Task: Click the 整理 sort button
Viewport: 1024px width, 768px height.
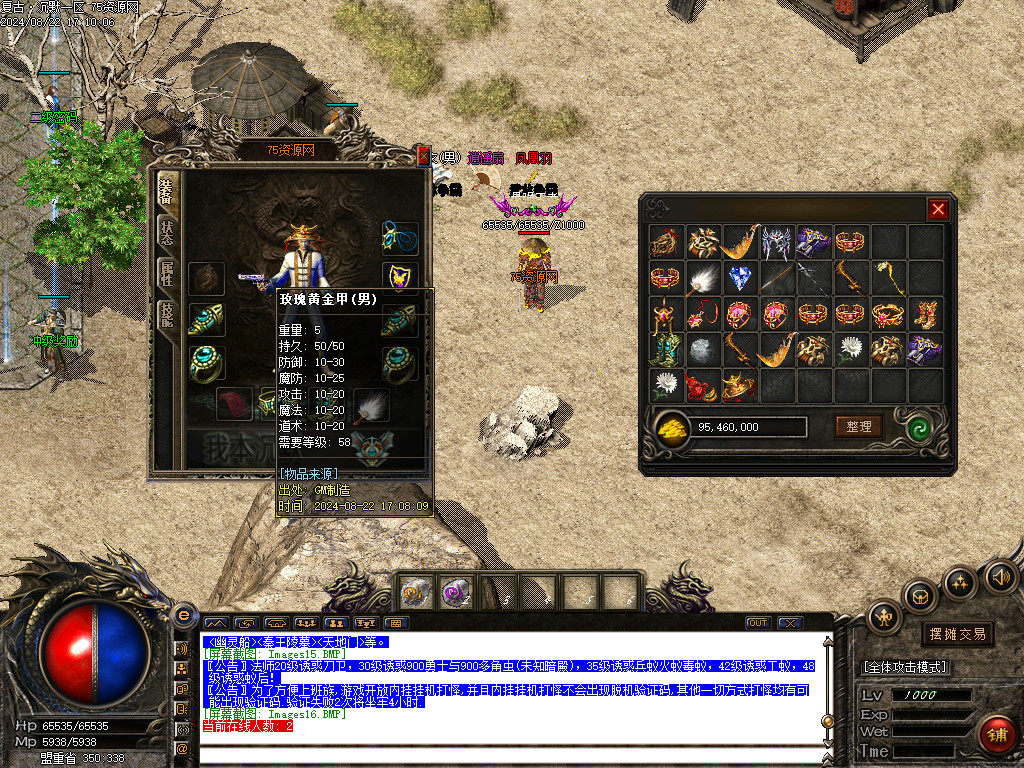Action: [x=859, y=427]
